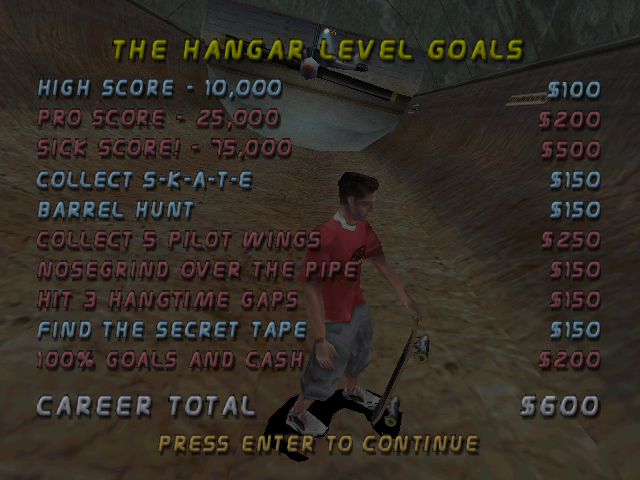Select the Collect 5 Pilot Wings goal
The width and height of the screenshot is (640, 480).
(179, 240)
